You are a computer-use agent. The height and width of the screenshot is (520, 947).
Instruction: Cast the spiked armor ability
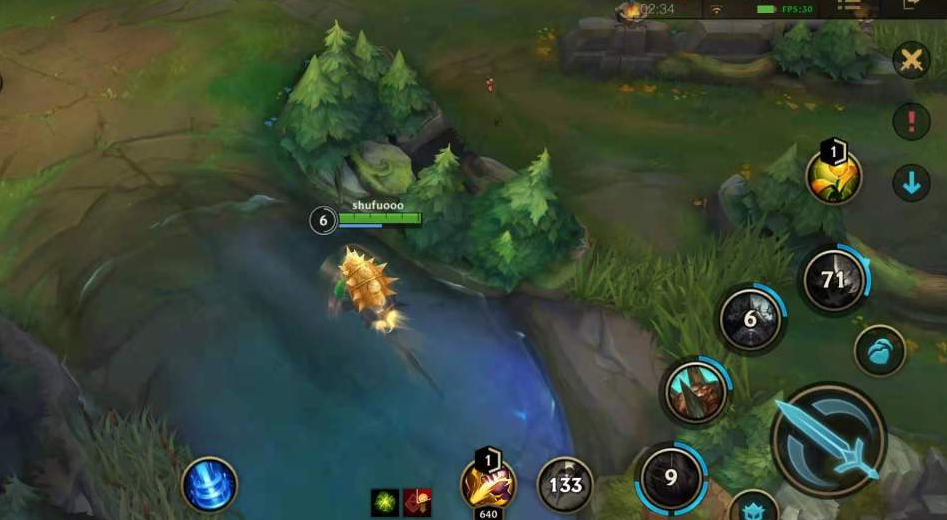coord(694,390)
